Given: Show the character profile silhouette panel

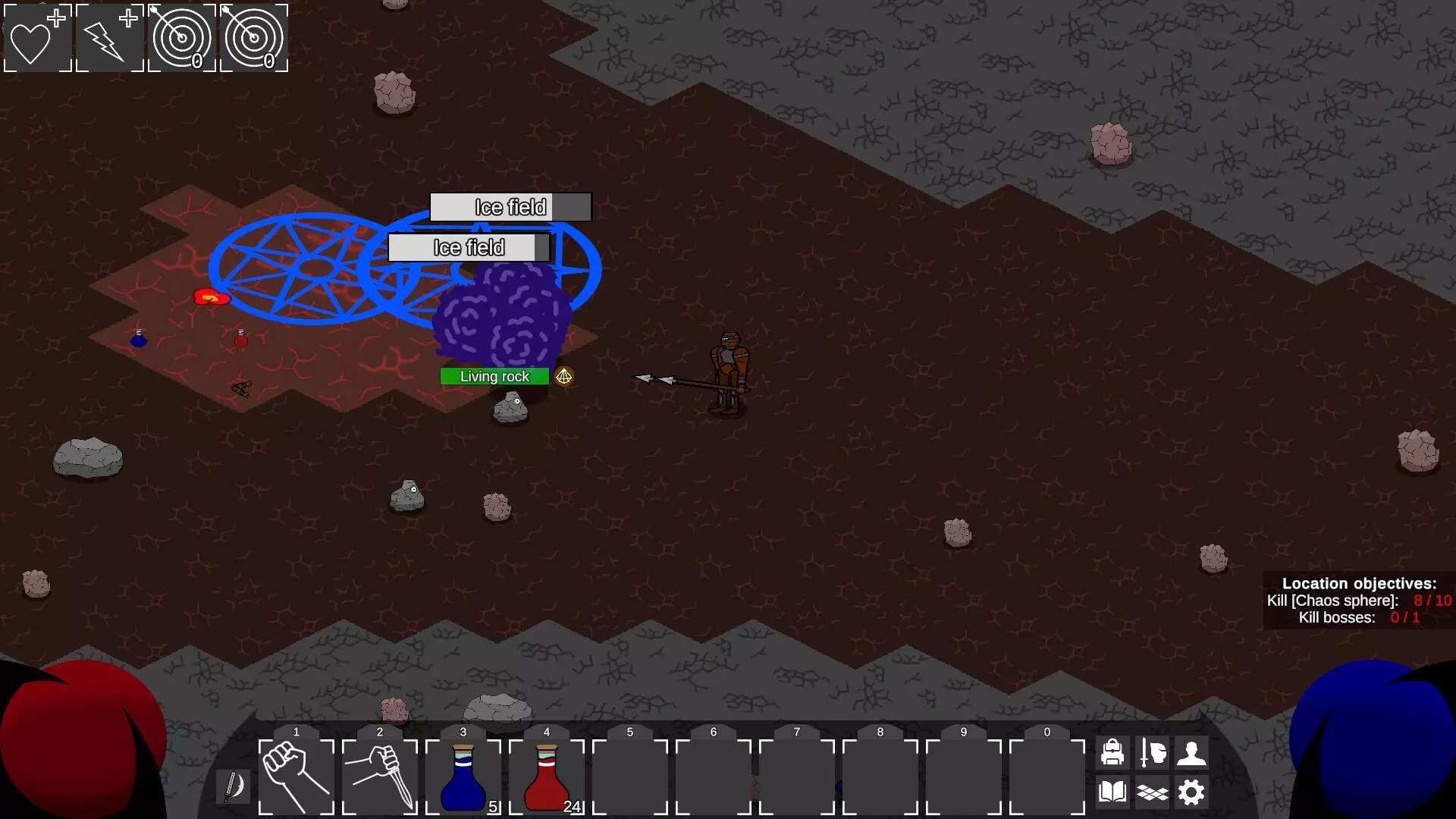Looking at the screenshot, I should [1191, 752].
